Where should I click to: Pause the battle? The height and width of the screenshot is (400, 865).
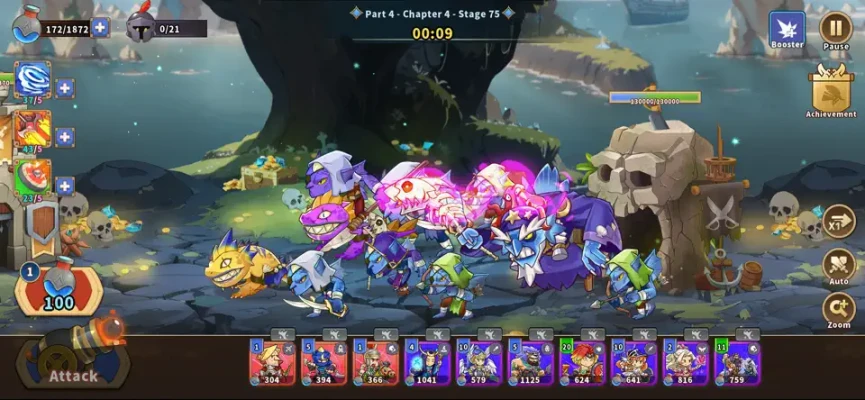(x=835, y=27)
